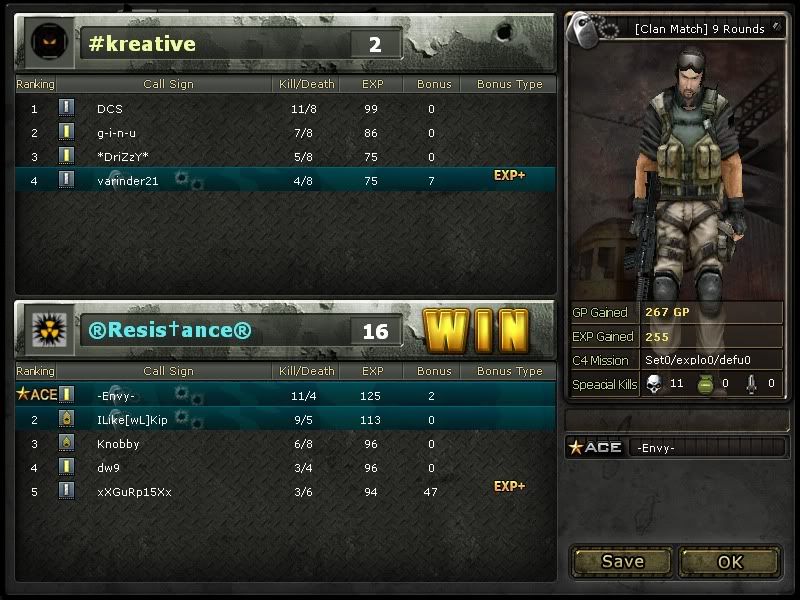
Task: Select the g-i-n-u player row
Action: [116, 133]
